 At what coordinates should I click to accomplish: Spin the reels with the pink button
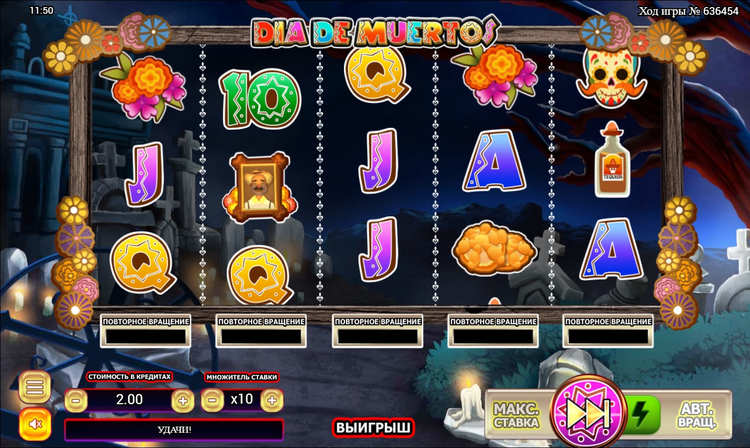(588, 412)
